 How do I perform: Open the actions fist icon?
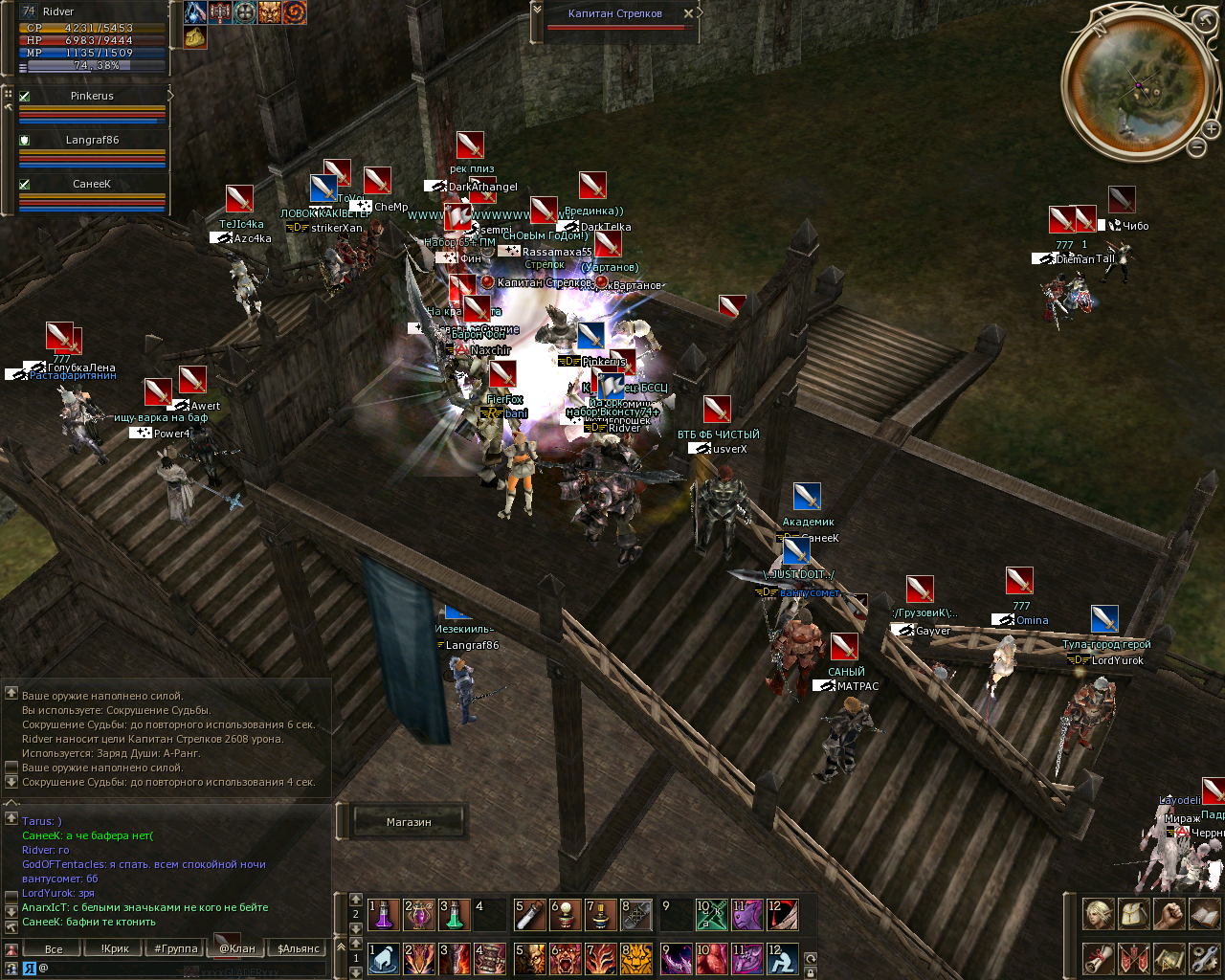[x=1169, y=914]
